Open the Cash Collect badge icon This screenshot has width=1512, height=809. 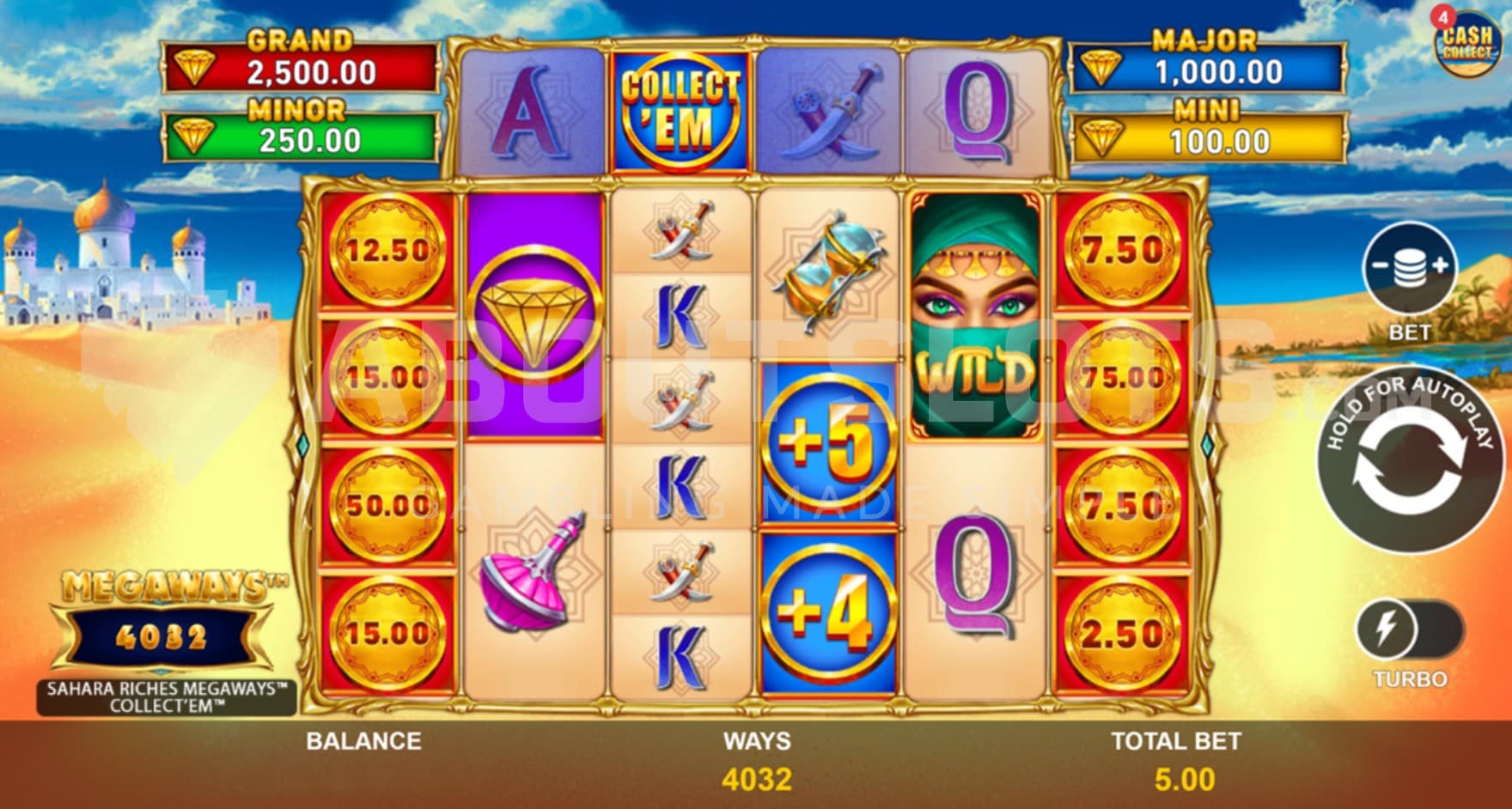(1466, 44)
